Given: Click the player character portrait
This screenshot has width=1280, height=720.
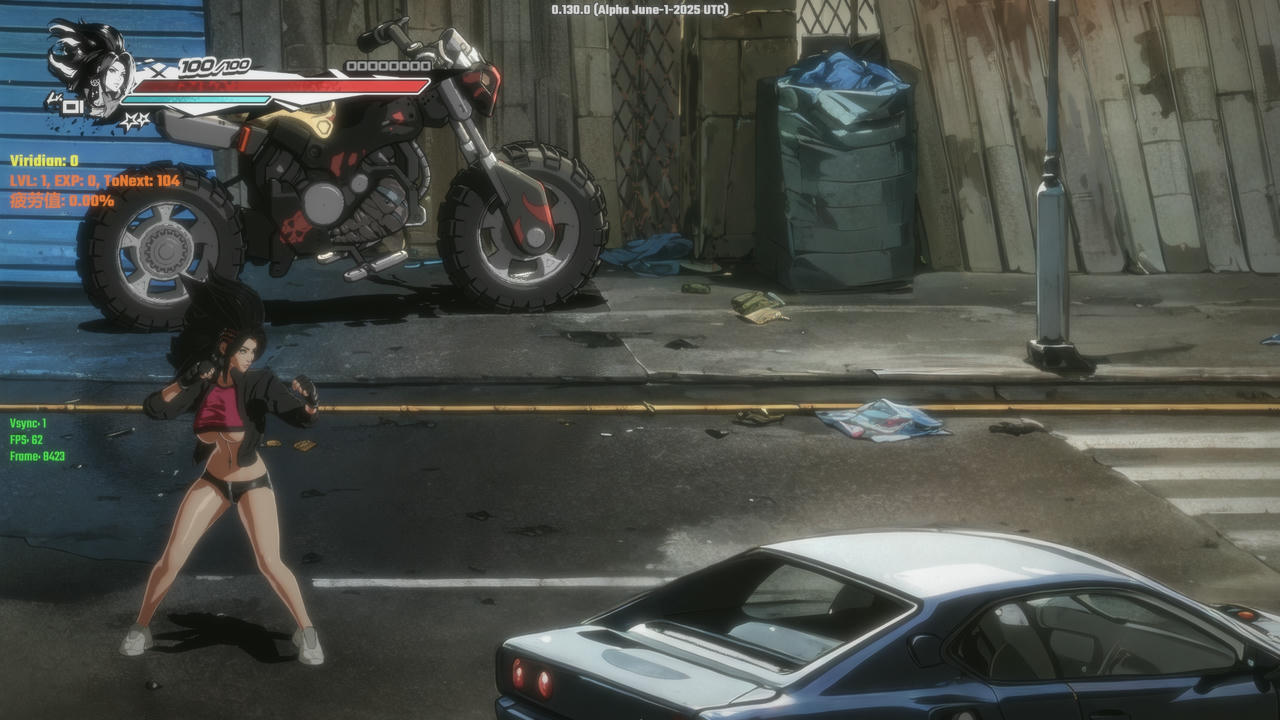Looking at the screenshot, I should (97, 68).
